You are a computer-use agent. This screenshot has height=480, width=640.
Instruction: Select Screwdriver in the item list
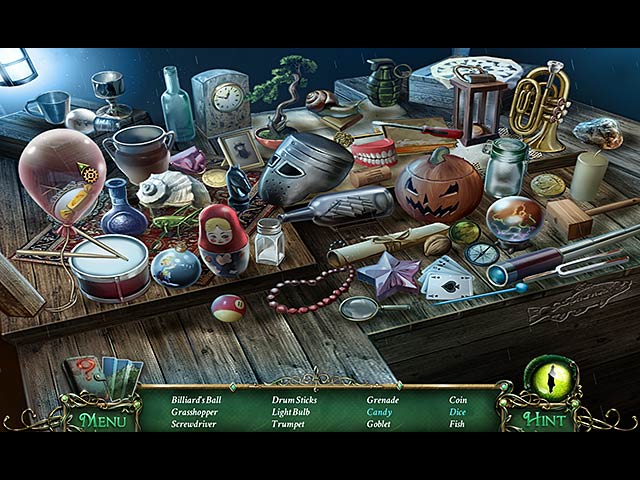[x=196, y=423]
